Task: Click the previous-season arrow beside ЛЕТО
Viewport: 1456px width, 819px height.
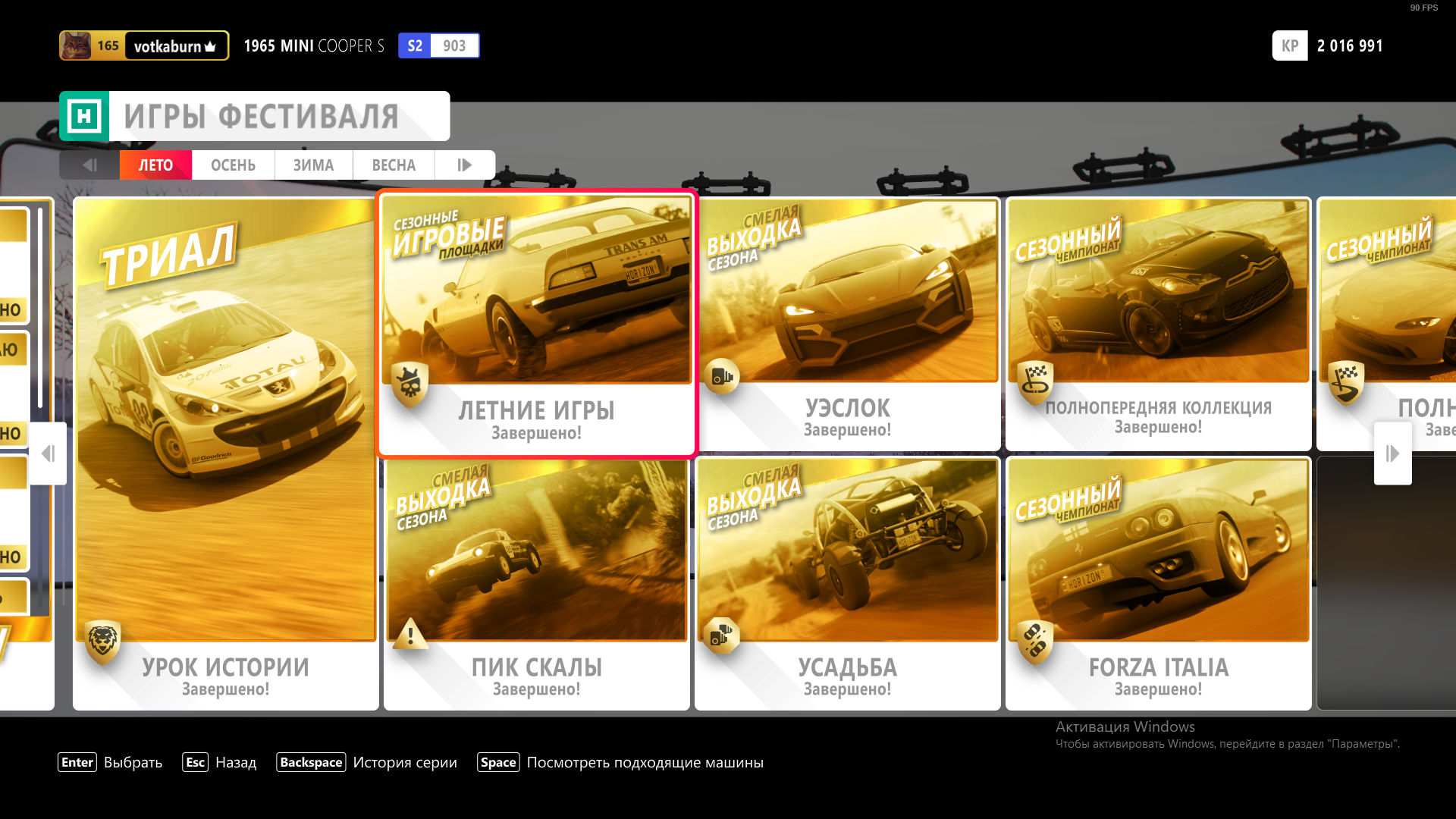Action: (x=89, y=165)
